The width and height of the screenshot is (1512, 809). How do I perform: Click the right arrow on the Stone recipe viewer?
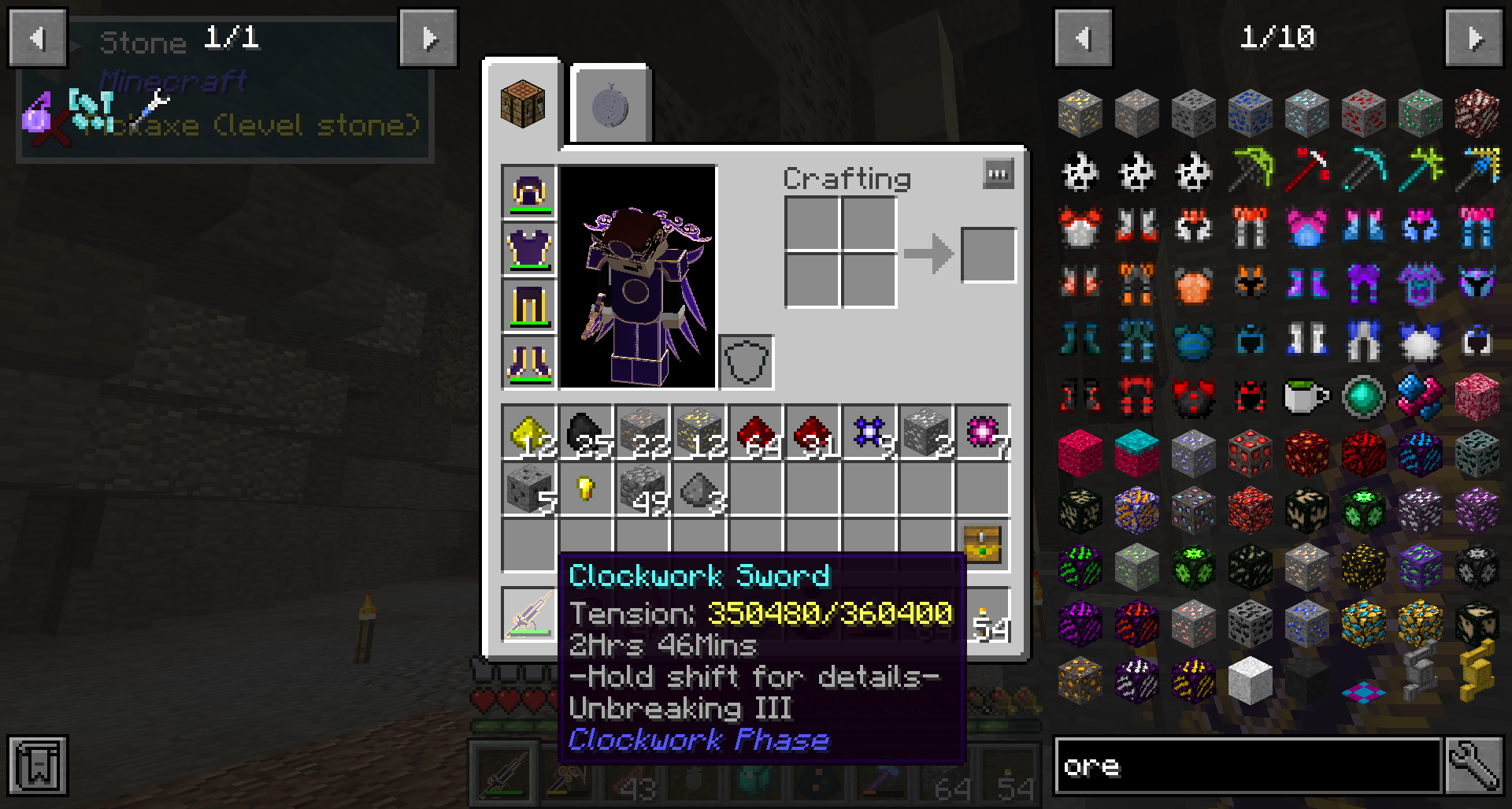coord(428,38)
